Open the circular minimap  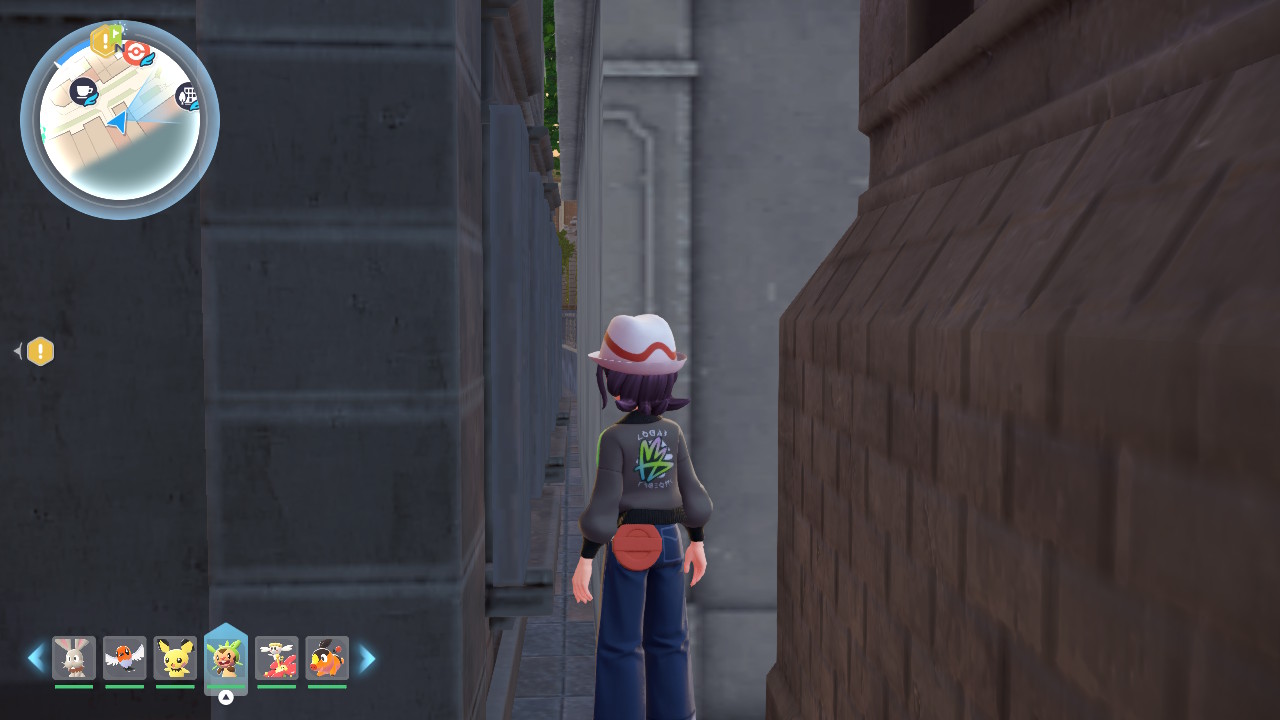tap(120, 120)
